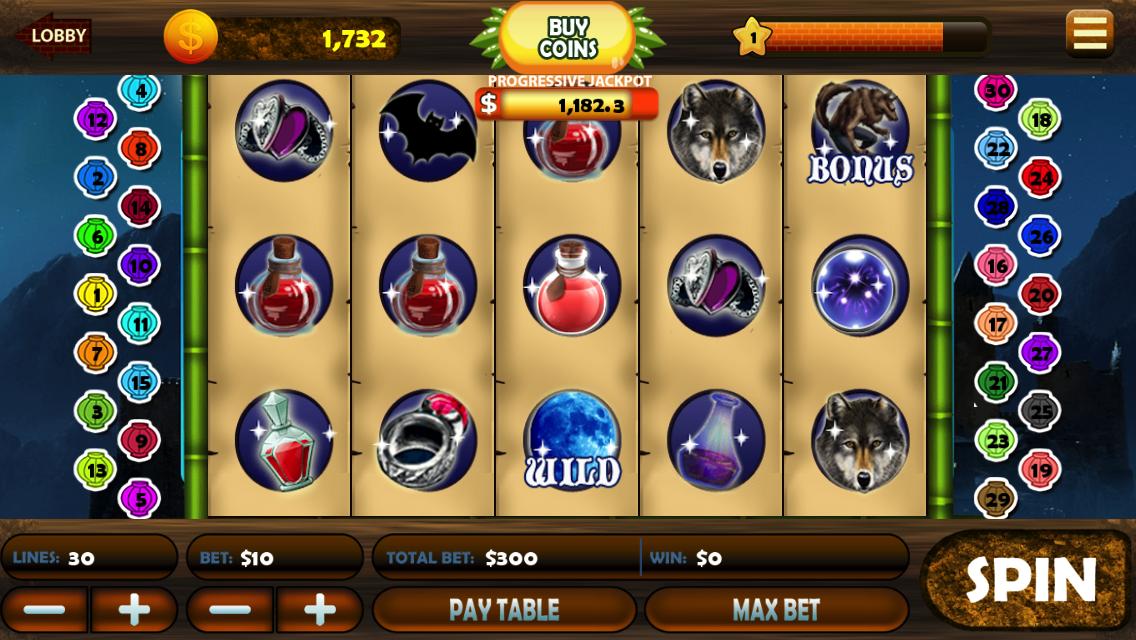This screenshot has width=1136, height=640.
Task: Choose payline marker number 1
Action: click(96, 294)
